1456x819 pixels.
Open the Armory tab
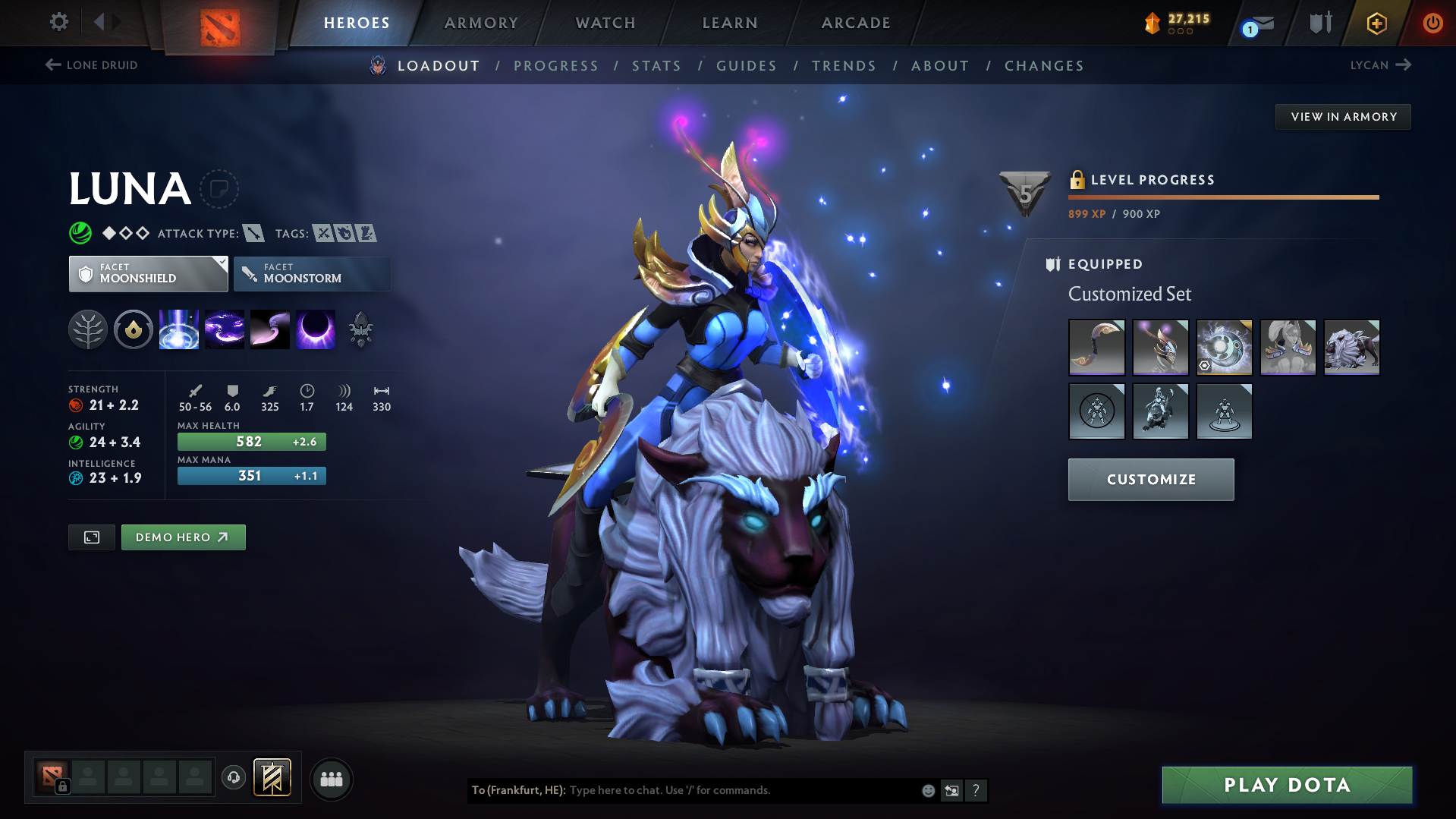point(481,23)
